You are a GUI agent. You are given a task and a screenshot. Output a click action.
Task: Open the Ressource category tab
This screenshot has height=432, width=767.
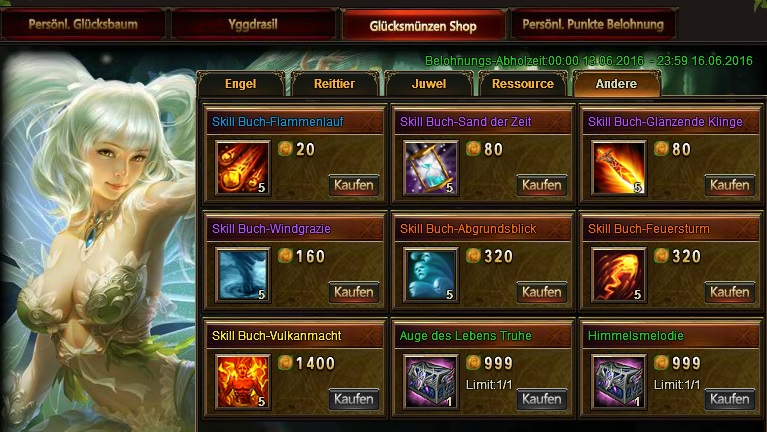[523, 84]
